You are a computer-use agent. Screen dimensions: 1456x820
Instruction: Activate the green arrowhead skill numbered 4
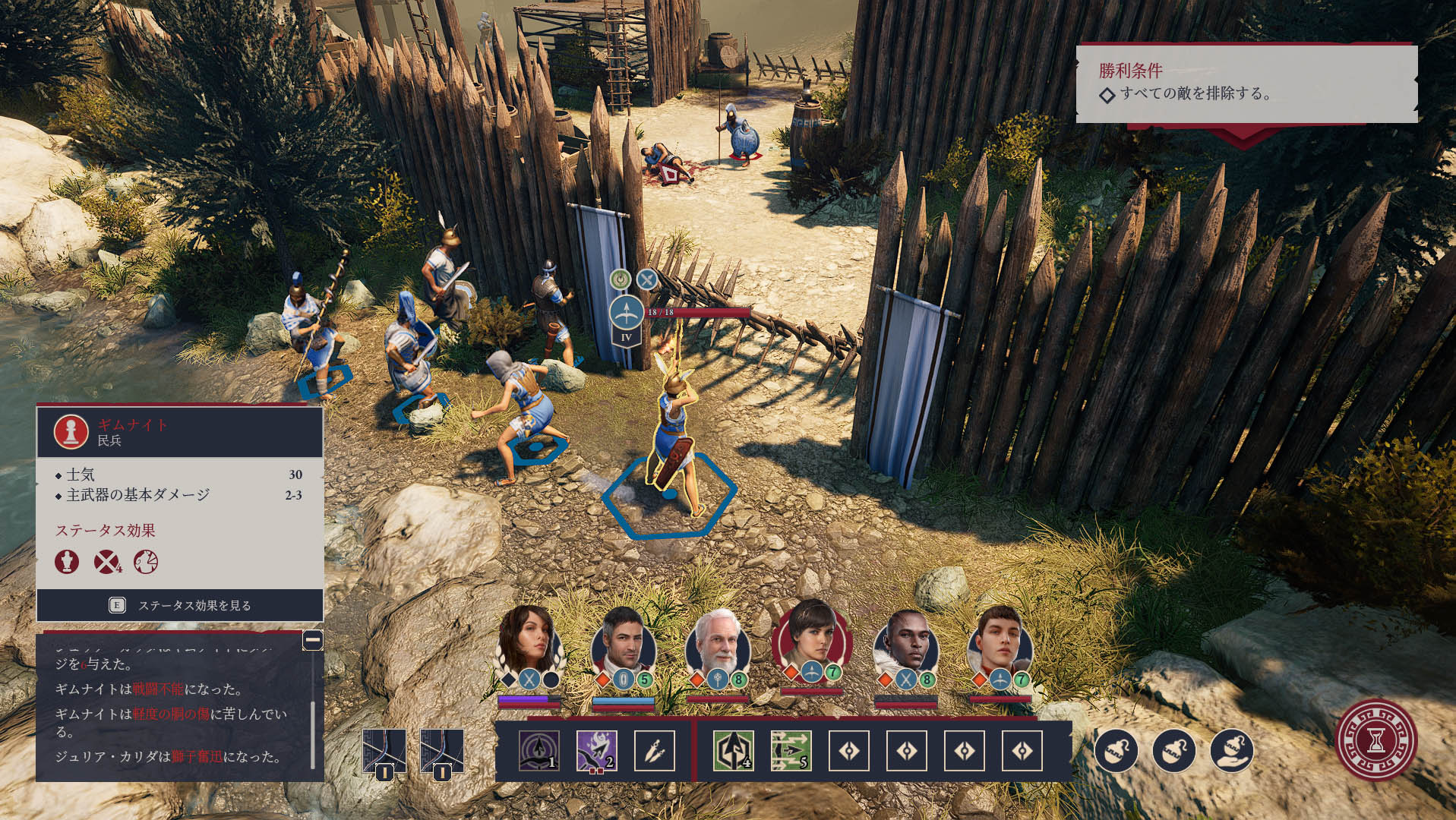734,751
